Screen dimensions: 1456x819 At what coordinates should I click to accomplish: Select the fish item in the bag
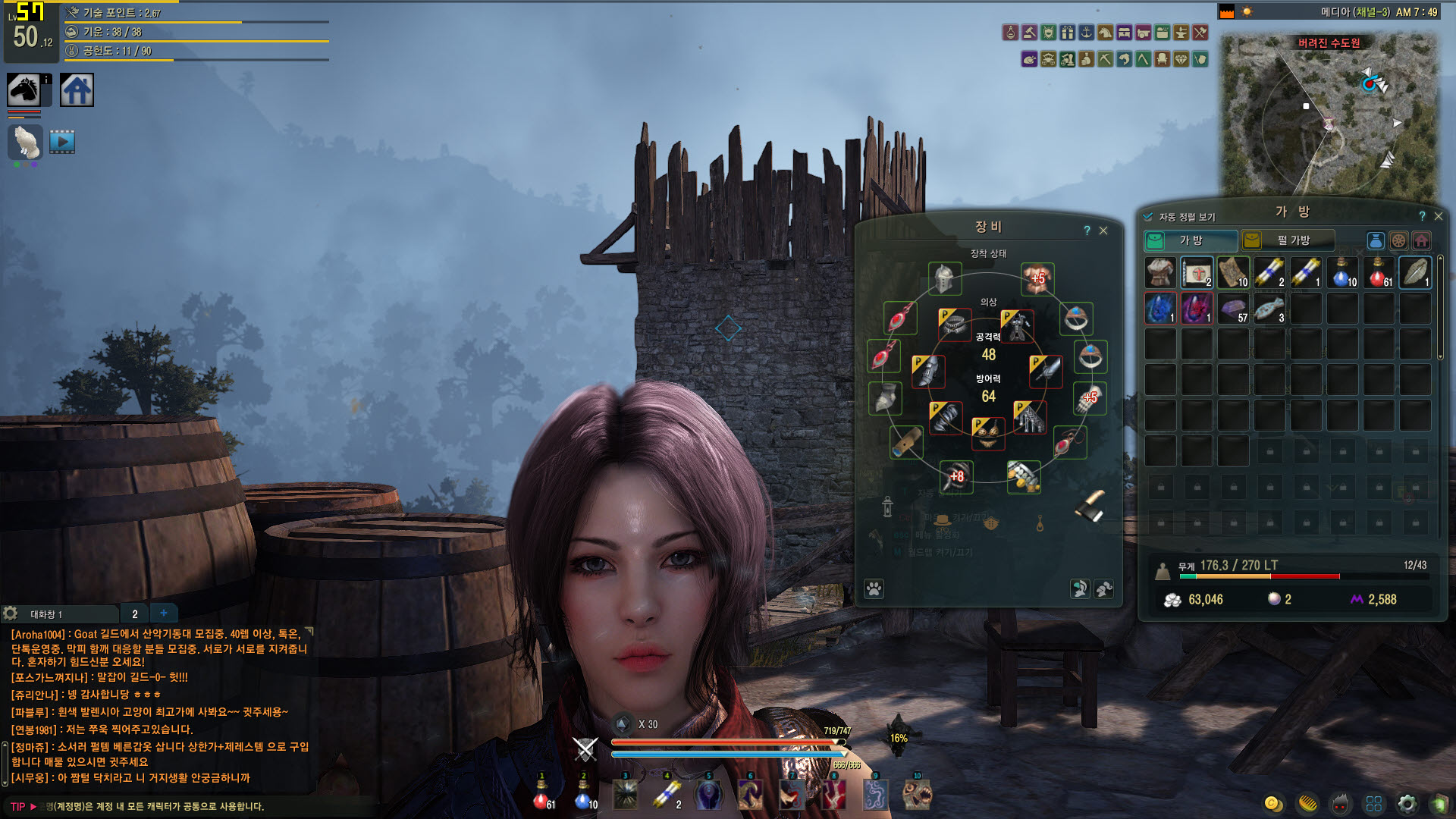click(x=1269, y=309)
